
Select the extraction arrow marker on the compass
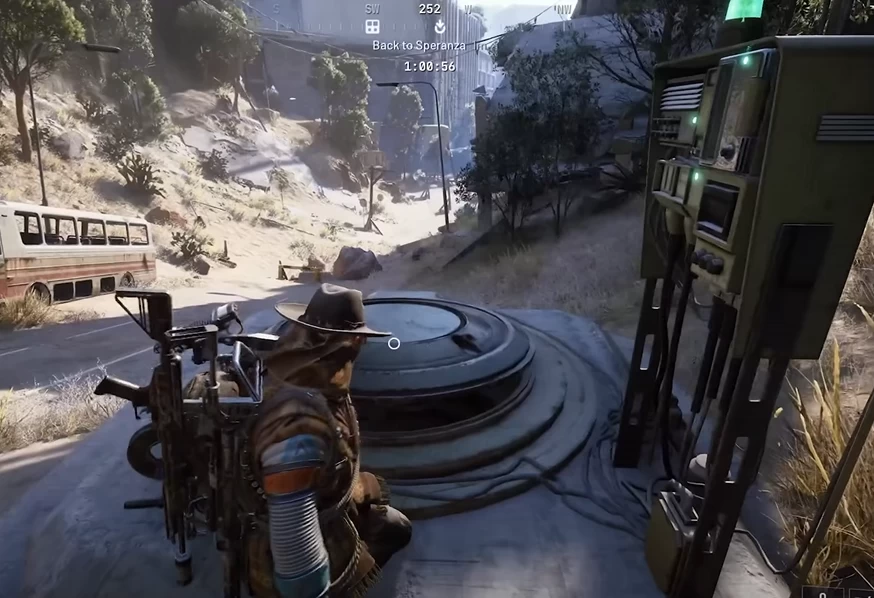pos(439,26)
